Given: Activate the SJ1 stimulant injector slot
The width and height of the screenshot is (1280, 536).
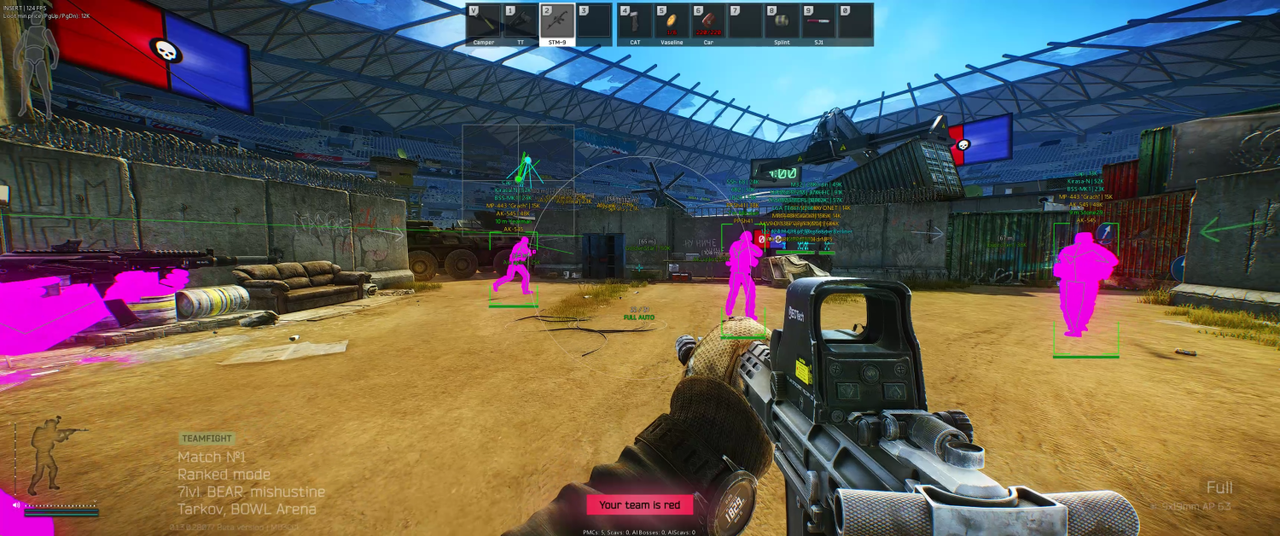Looking at the screenshot, I should click(819, 23).
